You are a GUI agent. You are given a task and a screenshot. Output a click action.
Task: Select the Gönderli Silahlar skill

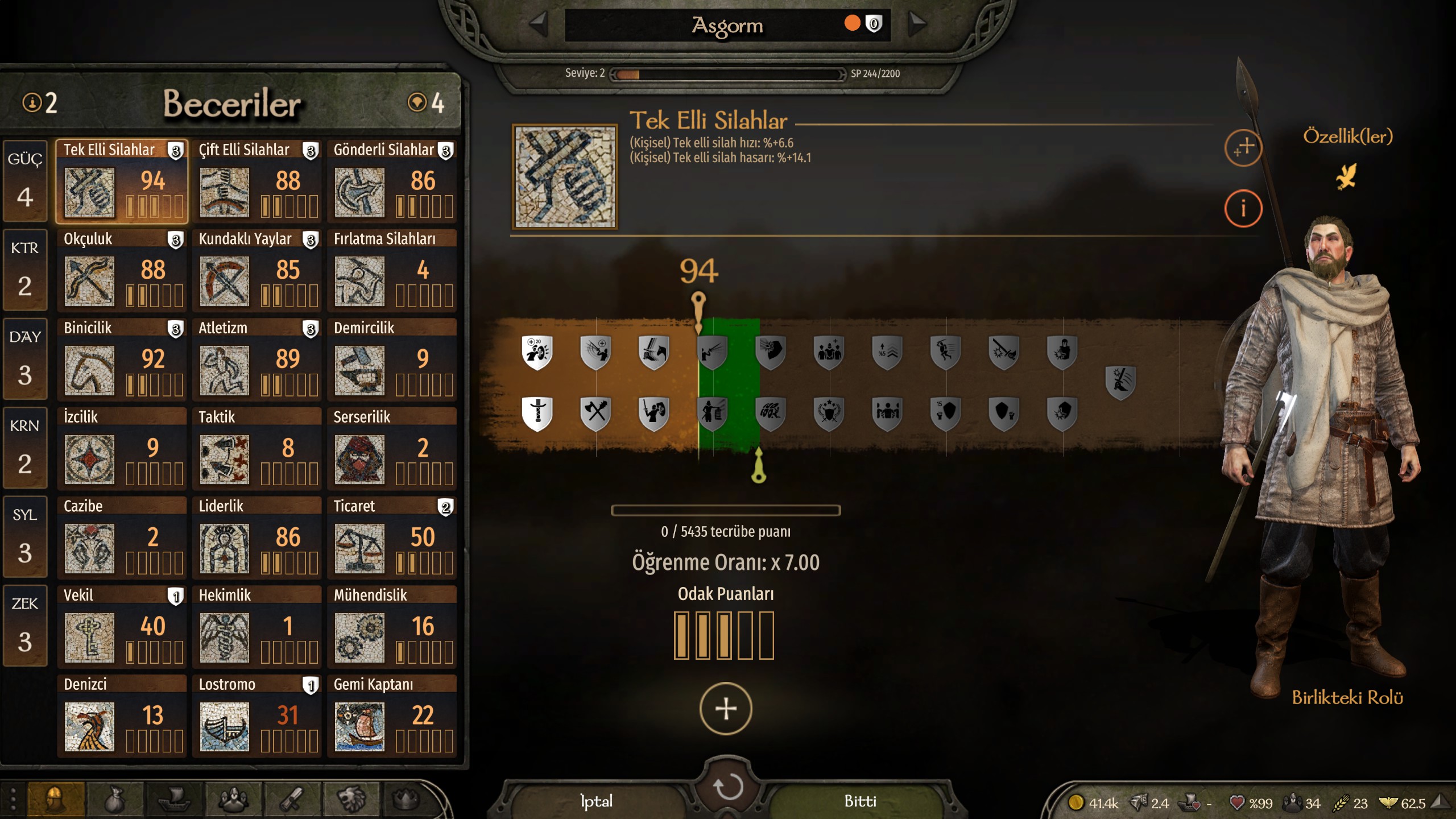(392, 181)
